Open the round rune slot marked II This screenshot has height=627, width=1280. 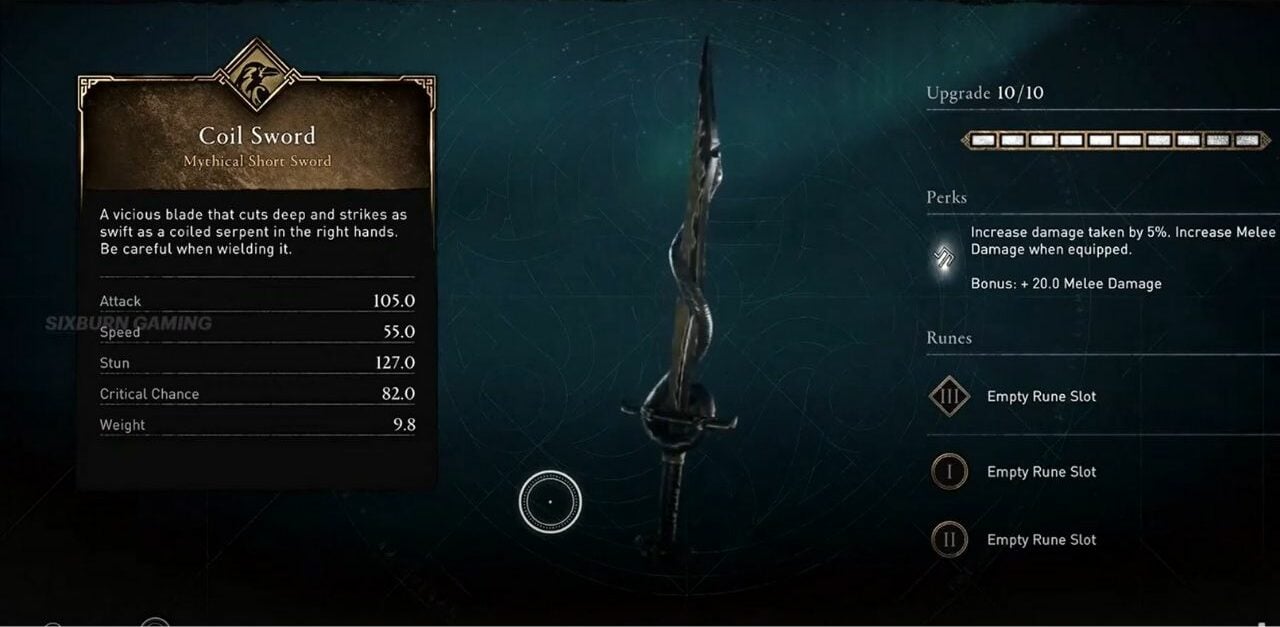pyautogui.click(x=949, y=540)
